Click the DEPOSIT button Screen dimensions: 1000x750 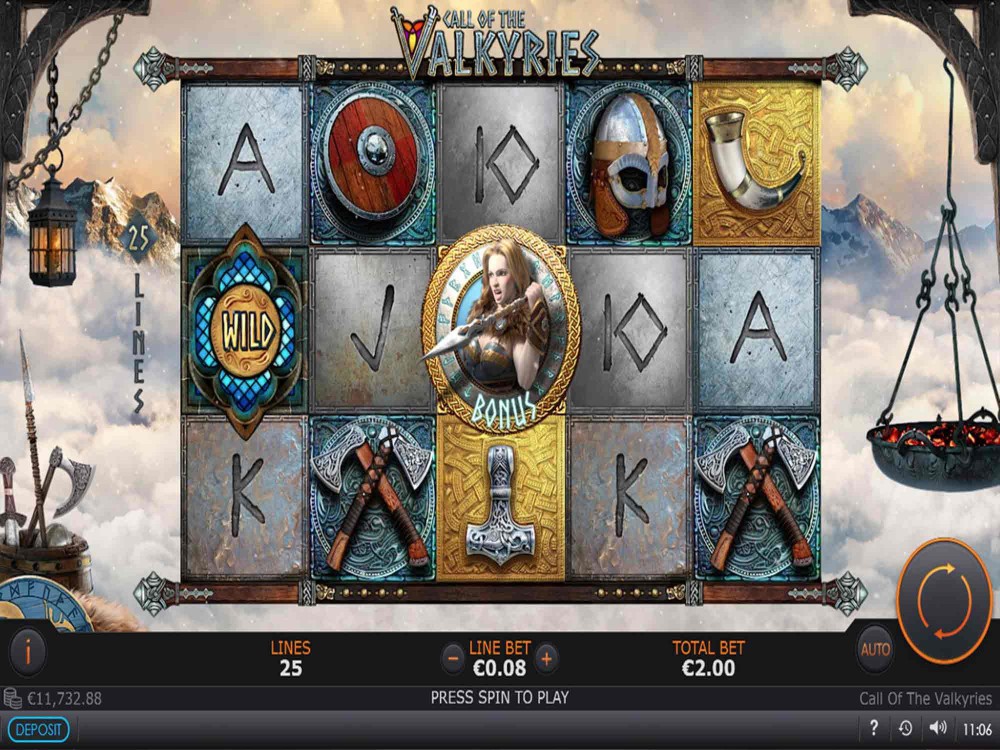(x=38, y=729)
